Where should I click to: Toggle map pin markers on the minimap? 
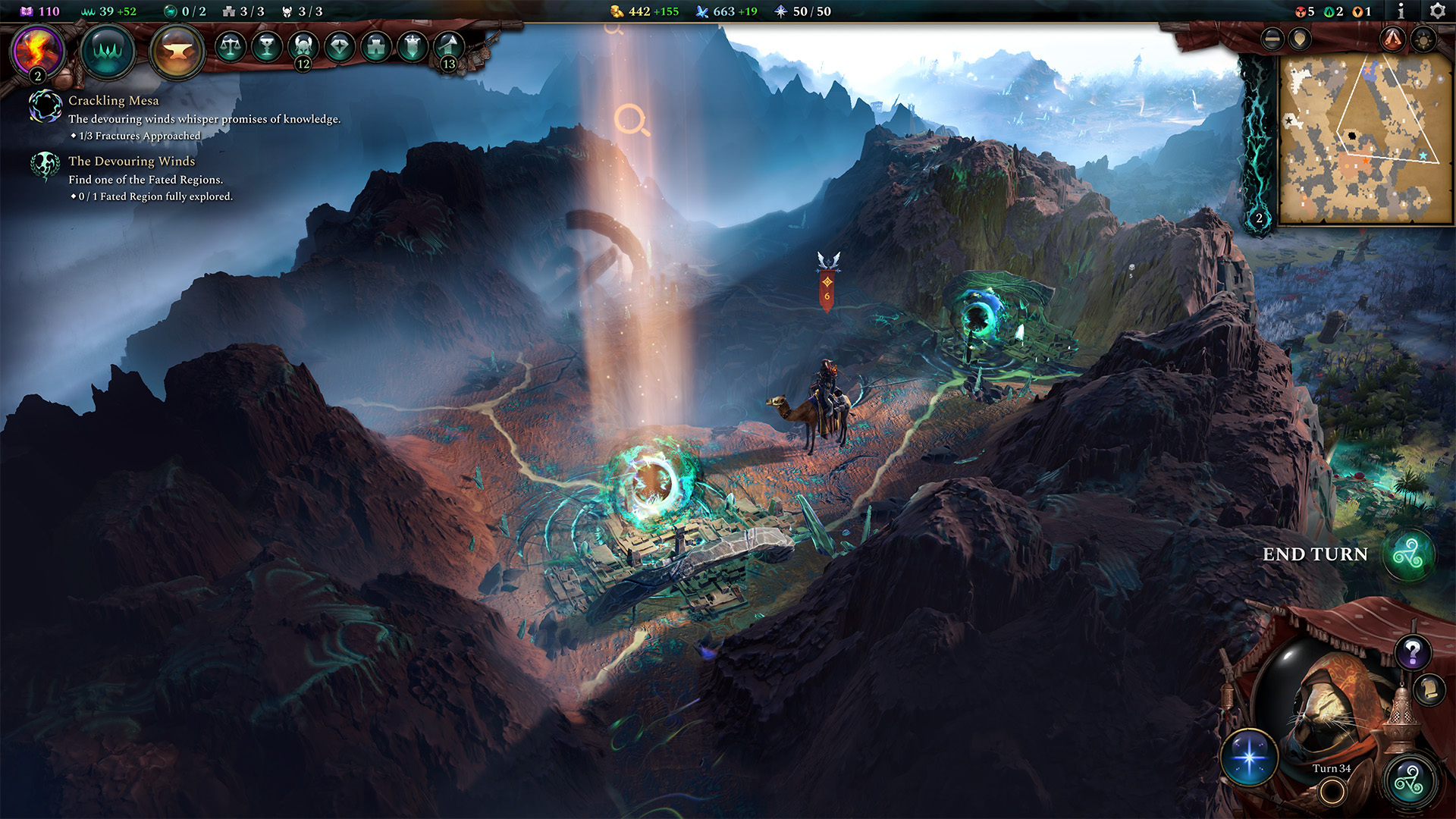point(1298,39)
